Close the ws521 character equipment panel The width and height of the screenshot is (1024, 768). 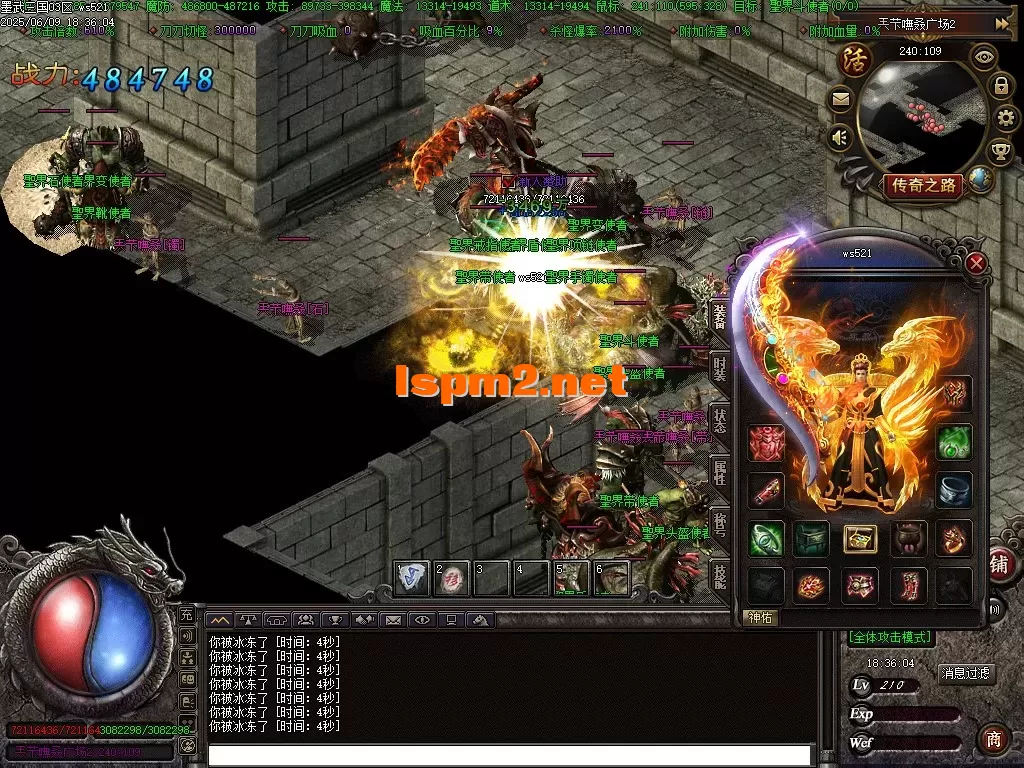pos(977,264)
